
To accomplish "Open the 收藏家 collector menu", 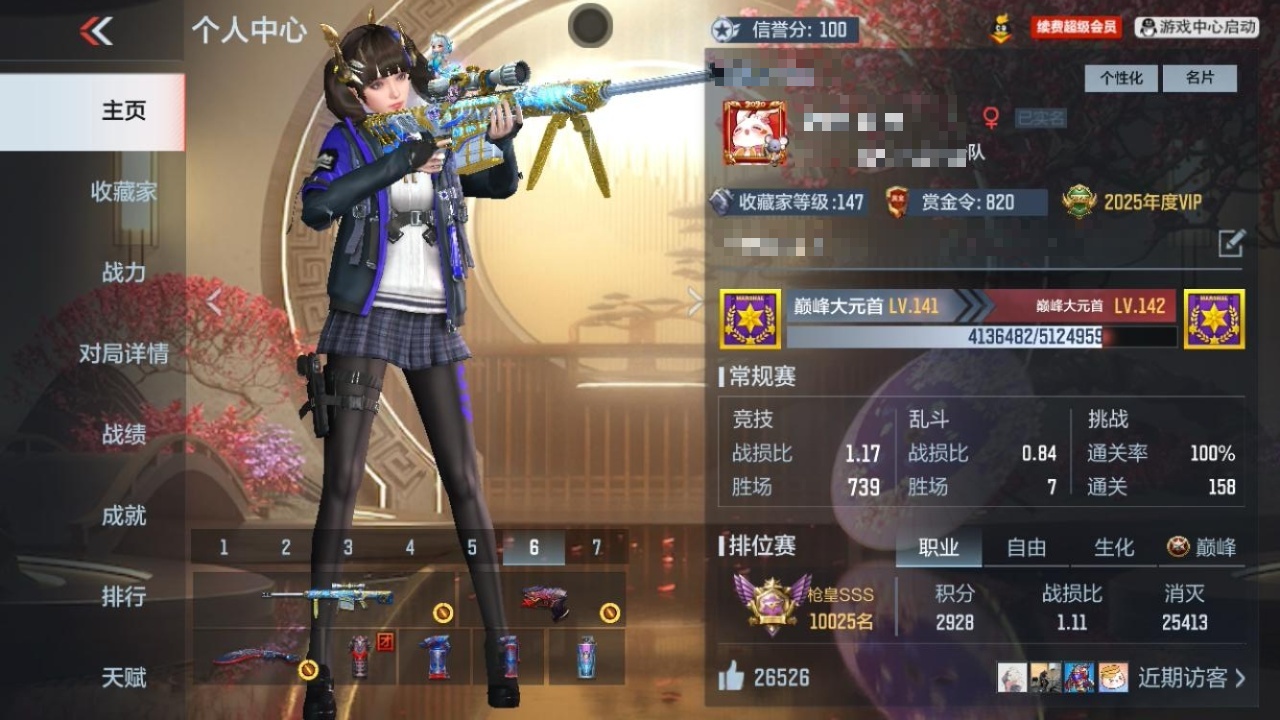I will [124, 191].
